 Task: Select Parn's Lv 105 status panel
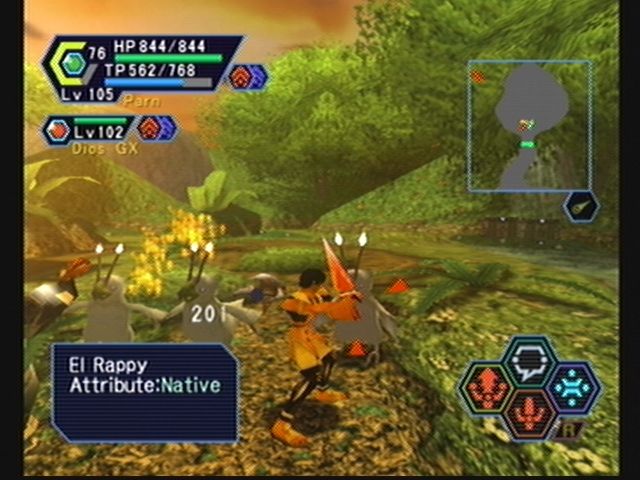click(140, 66)
